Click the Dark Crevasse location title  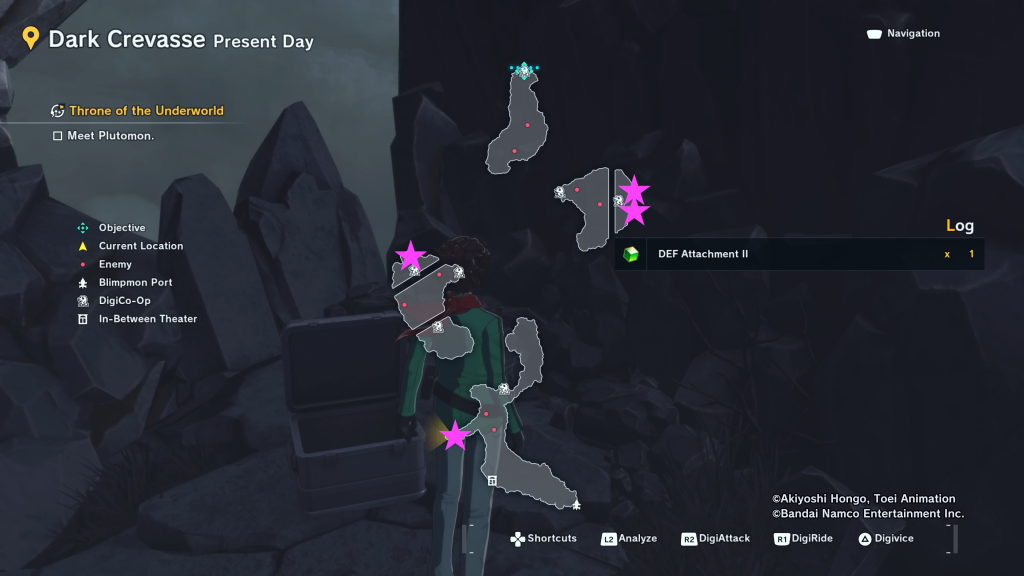click(126, 40)
